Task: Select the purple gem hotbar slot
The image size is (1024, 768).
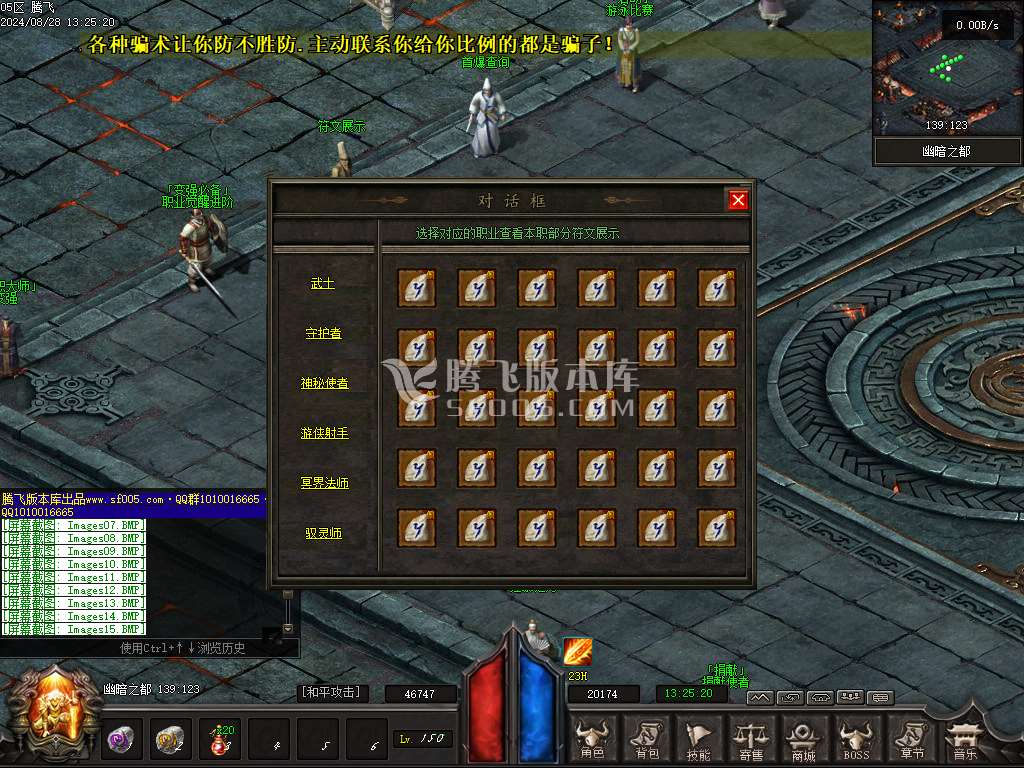Action: 121,739
